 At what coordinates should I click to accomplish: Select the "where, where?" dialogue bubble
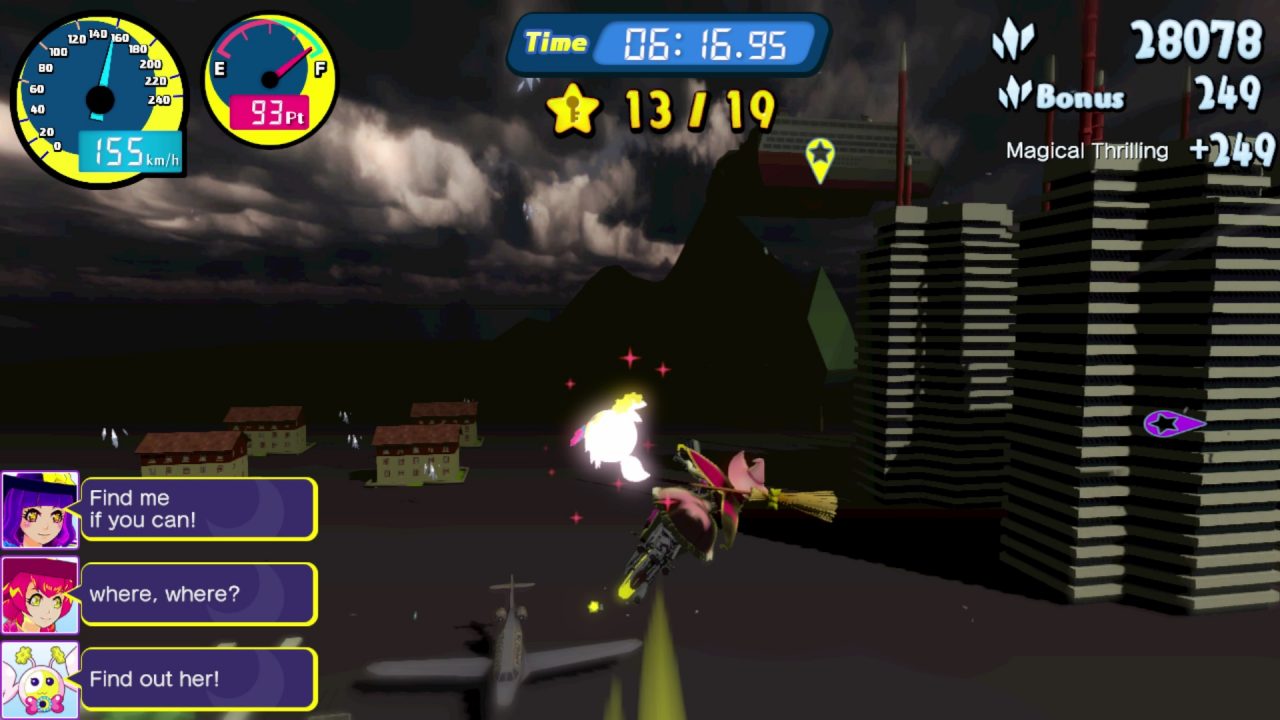coord(199,594)
